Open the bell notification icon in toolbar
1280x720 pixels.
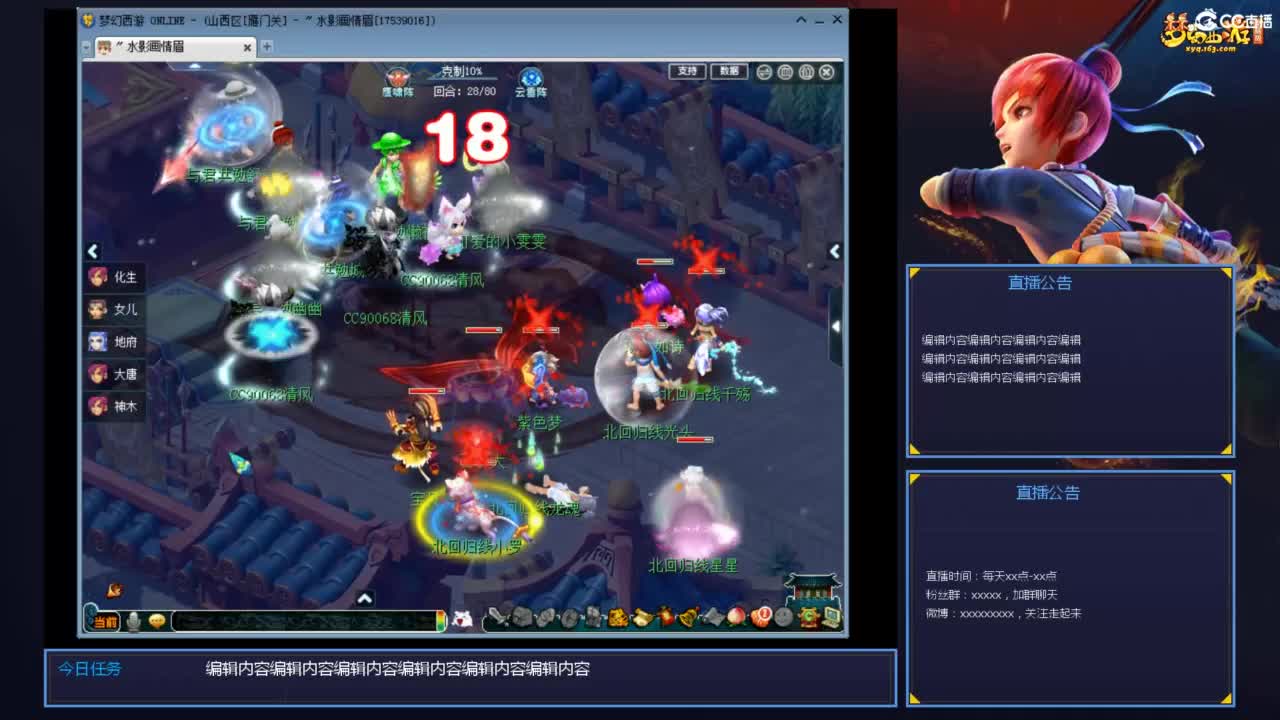[x=687, y=617]
